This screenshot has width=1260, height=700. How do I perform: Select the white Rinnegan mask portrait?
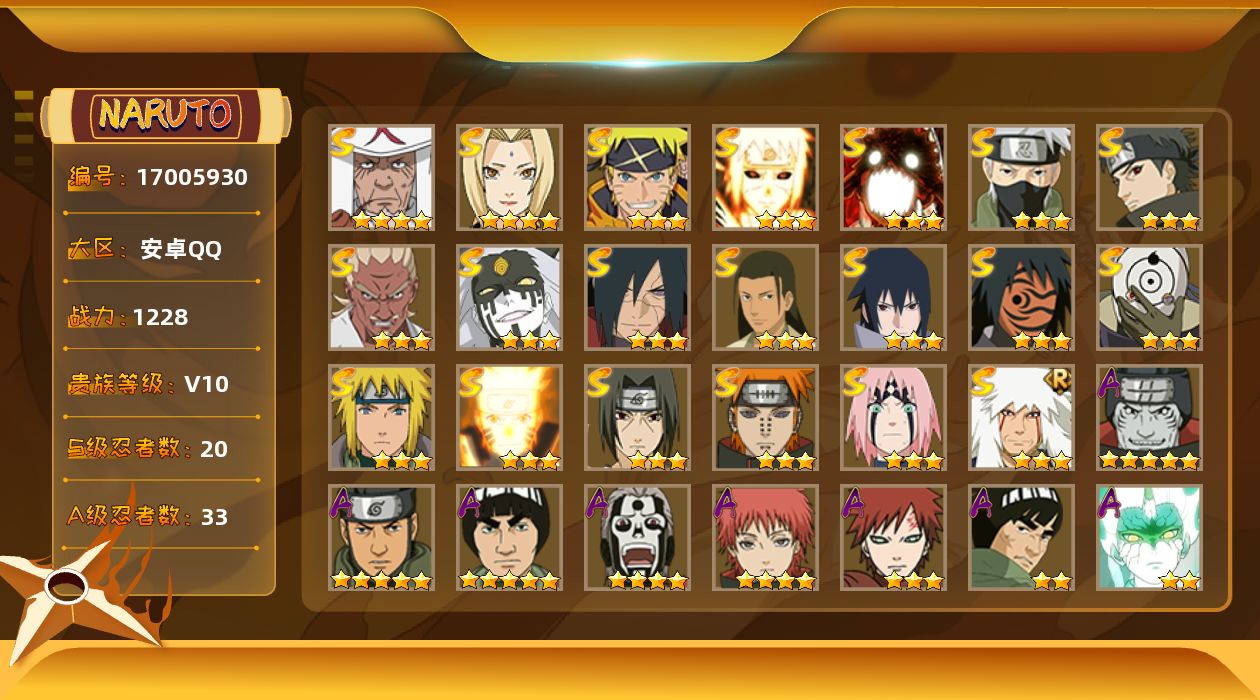(x=1149, y=298)
